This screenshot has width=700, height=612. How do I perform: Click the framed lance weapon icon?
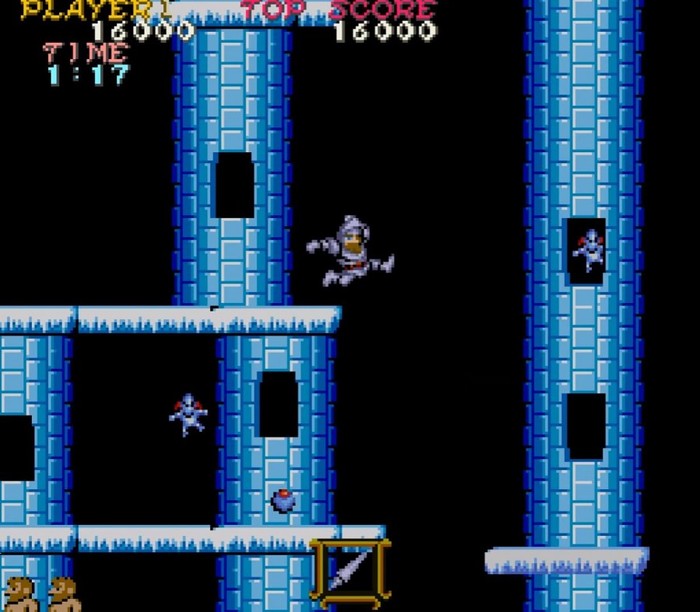[x=349, y=572]
